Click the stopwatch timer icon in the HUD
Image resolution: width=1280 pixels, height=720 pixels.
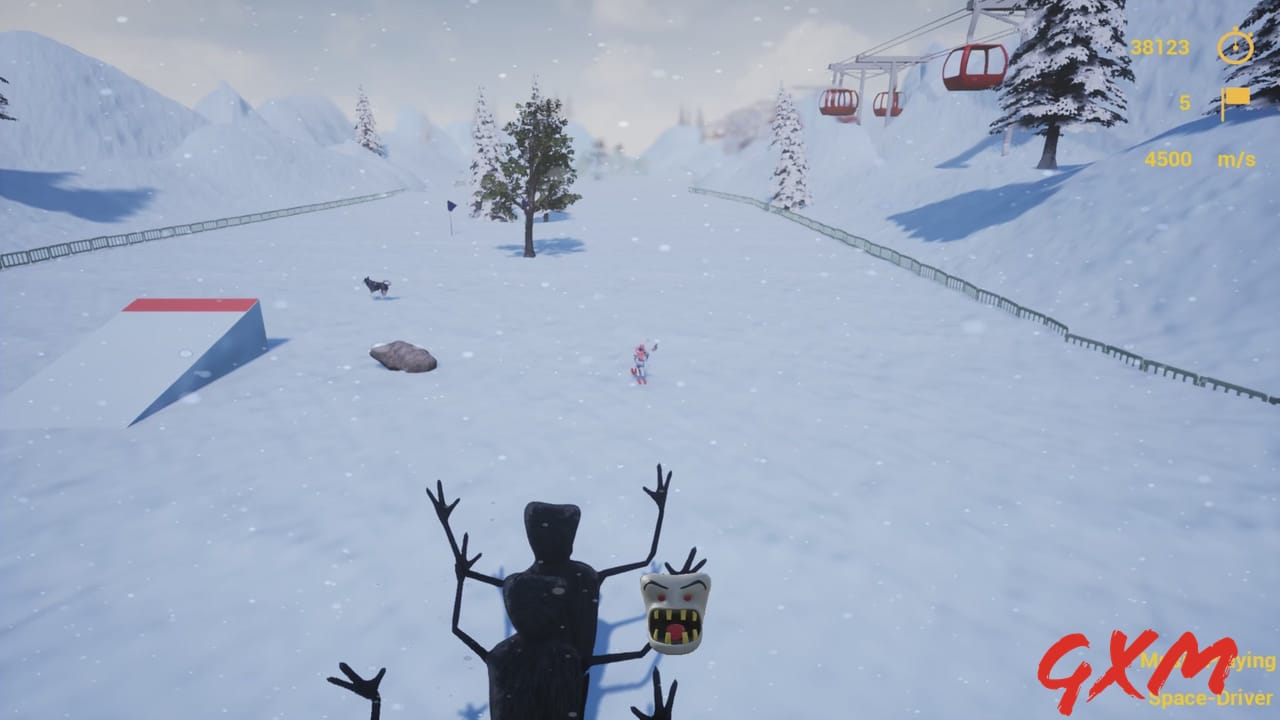click(1233, 46)
